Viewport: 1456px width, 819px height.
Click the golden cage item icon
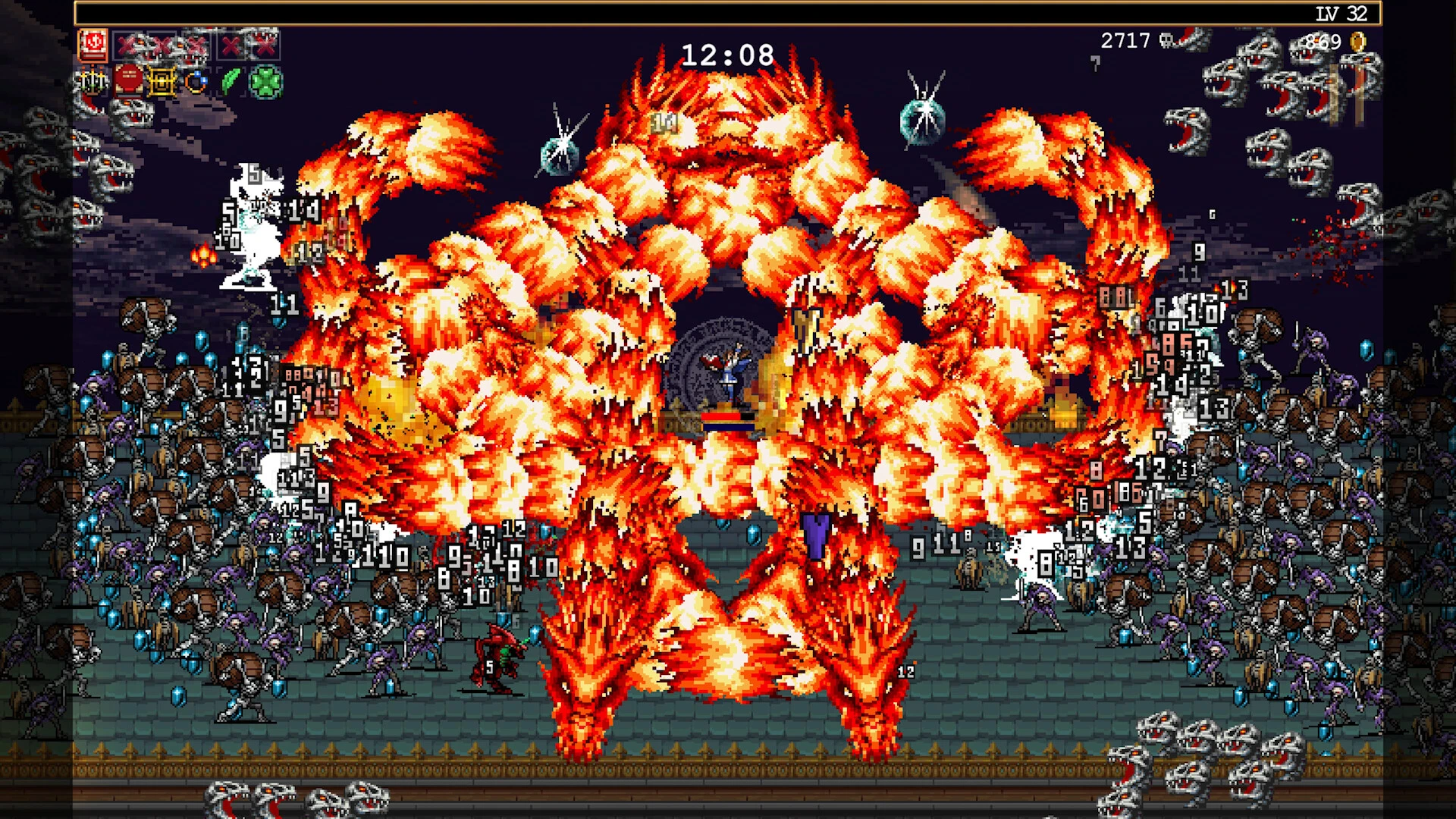point(162,83)
